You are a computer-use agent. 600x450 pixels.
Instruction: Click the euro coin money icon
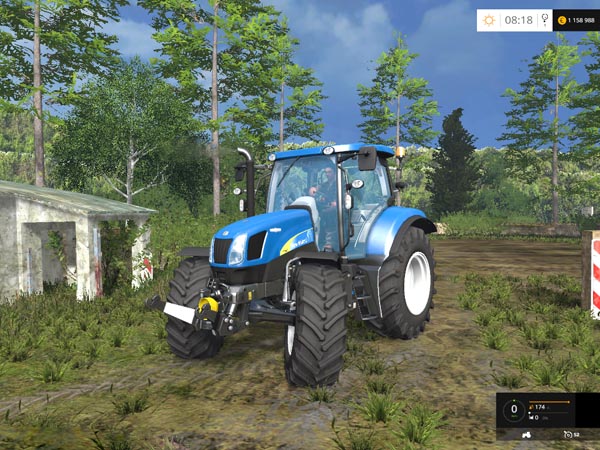pos(562,20)
